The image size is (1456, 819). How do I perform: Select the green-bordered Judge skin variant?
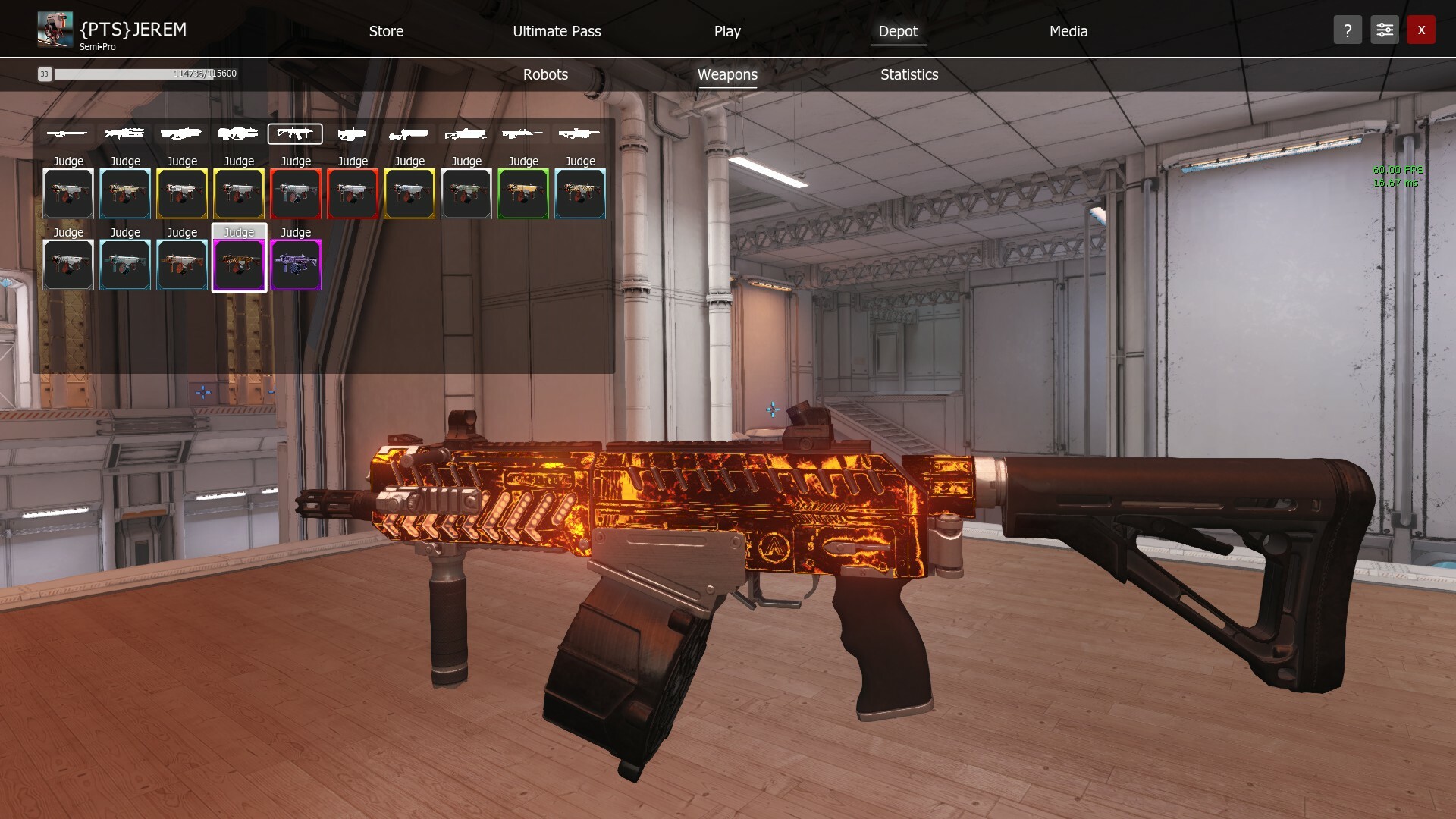point(522,193)
